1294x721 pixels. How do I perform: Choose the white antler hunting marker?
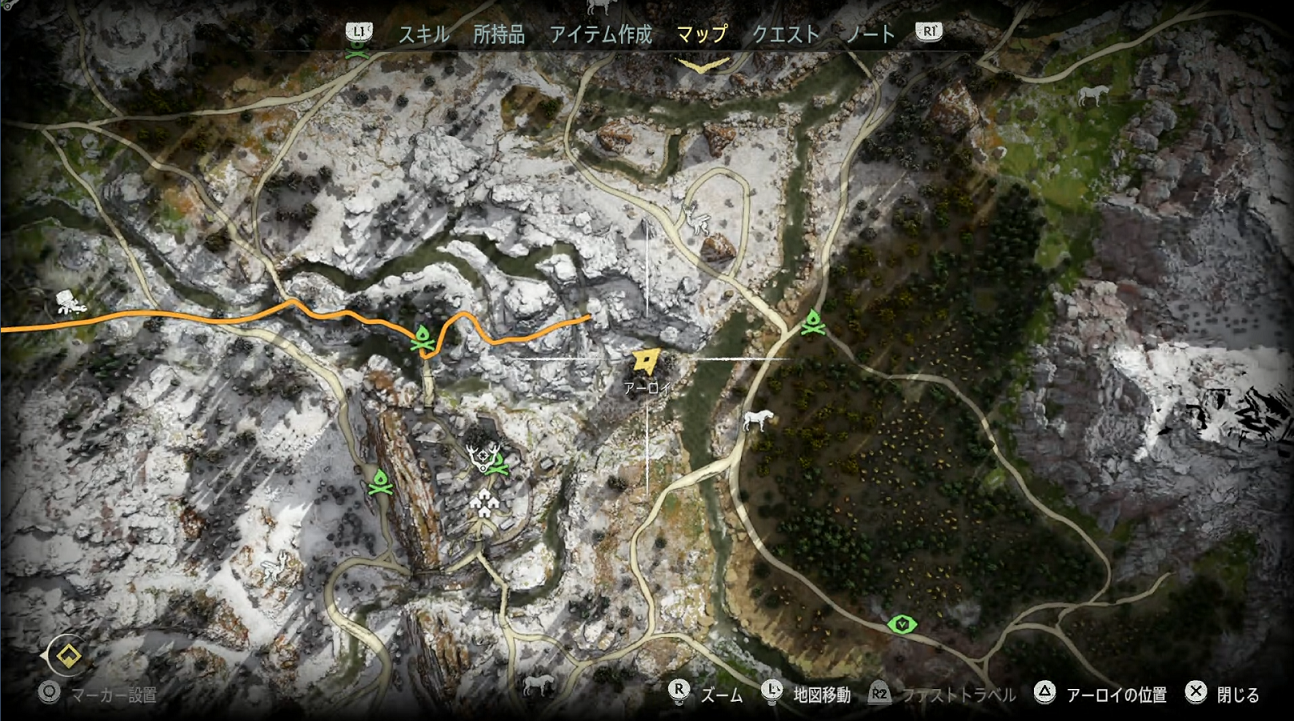(x=482, y=459)
